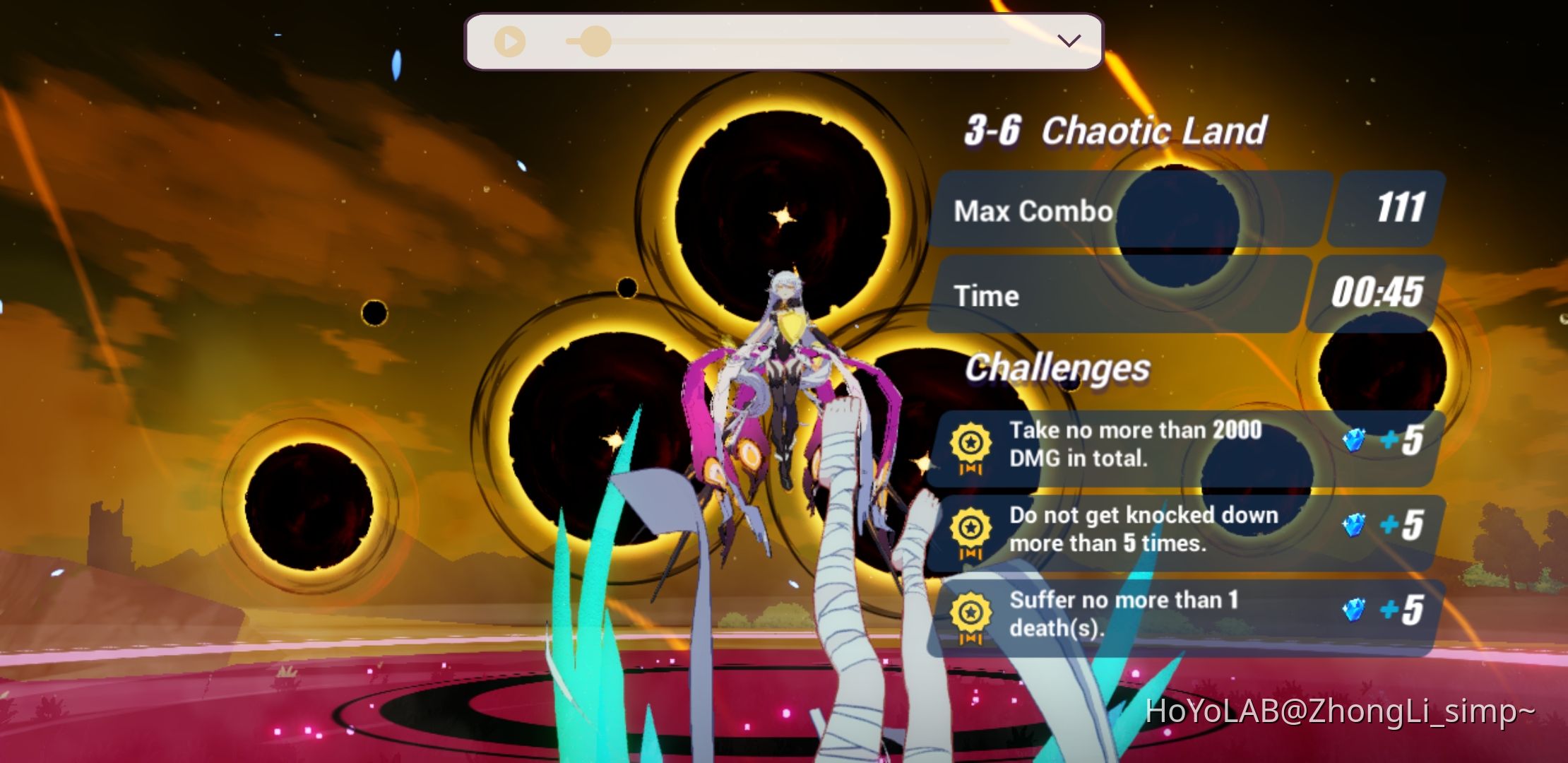Collapse the replay bar with the chevron
This screenshot has width=1568, height=763.
(1069, 41)
